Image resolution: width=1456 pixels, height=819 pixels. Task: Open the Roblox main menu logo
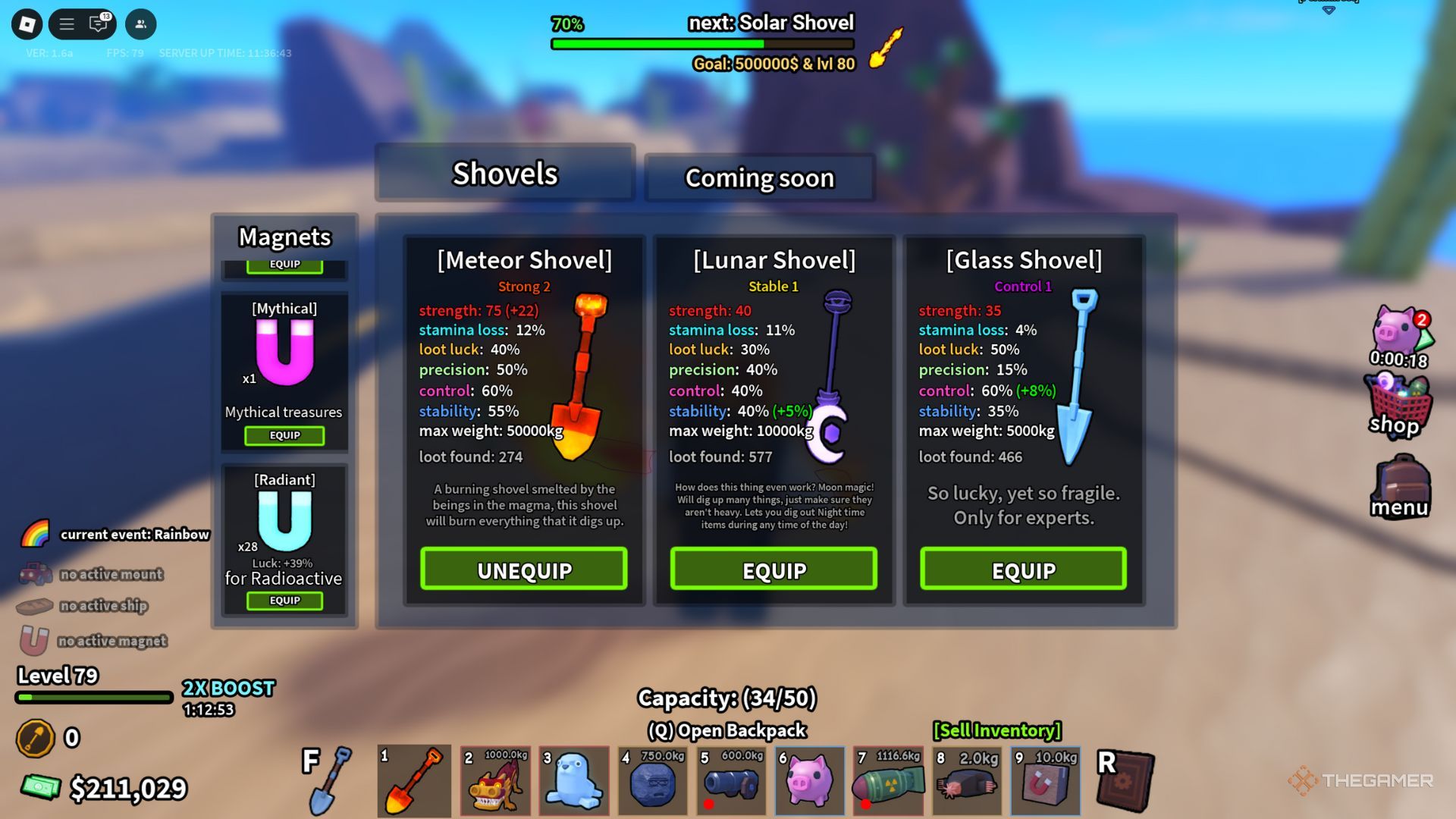[x=27, y=24]
